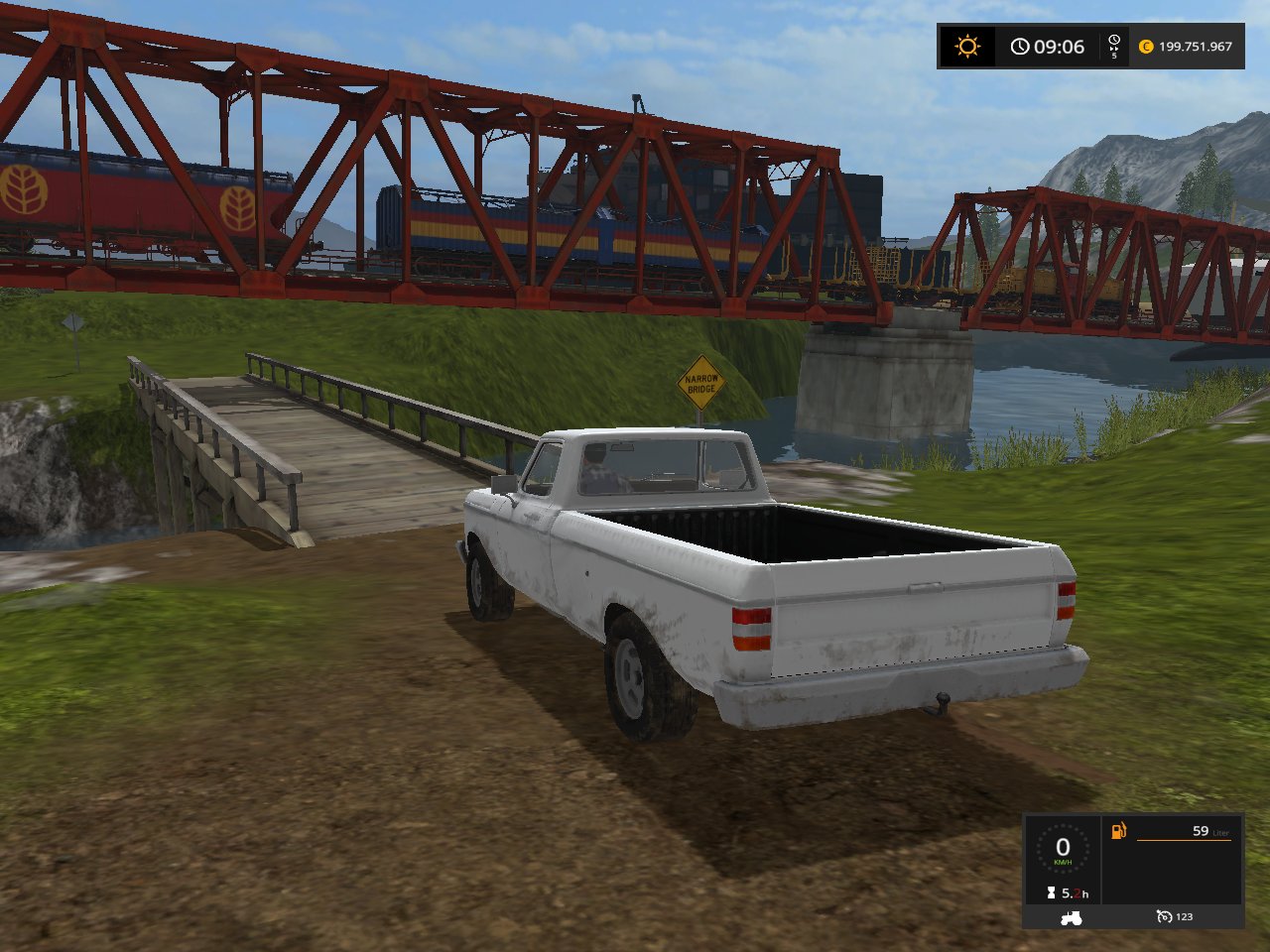Select the time acceleration fast-forward indicator

1113,47
